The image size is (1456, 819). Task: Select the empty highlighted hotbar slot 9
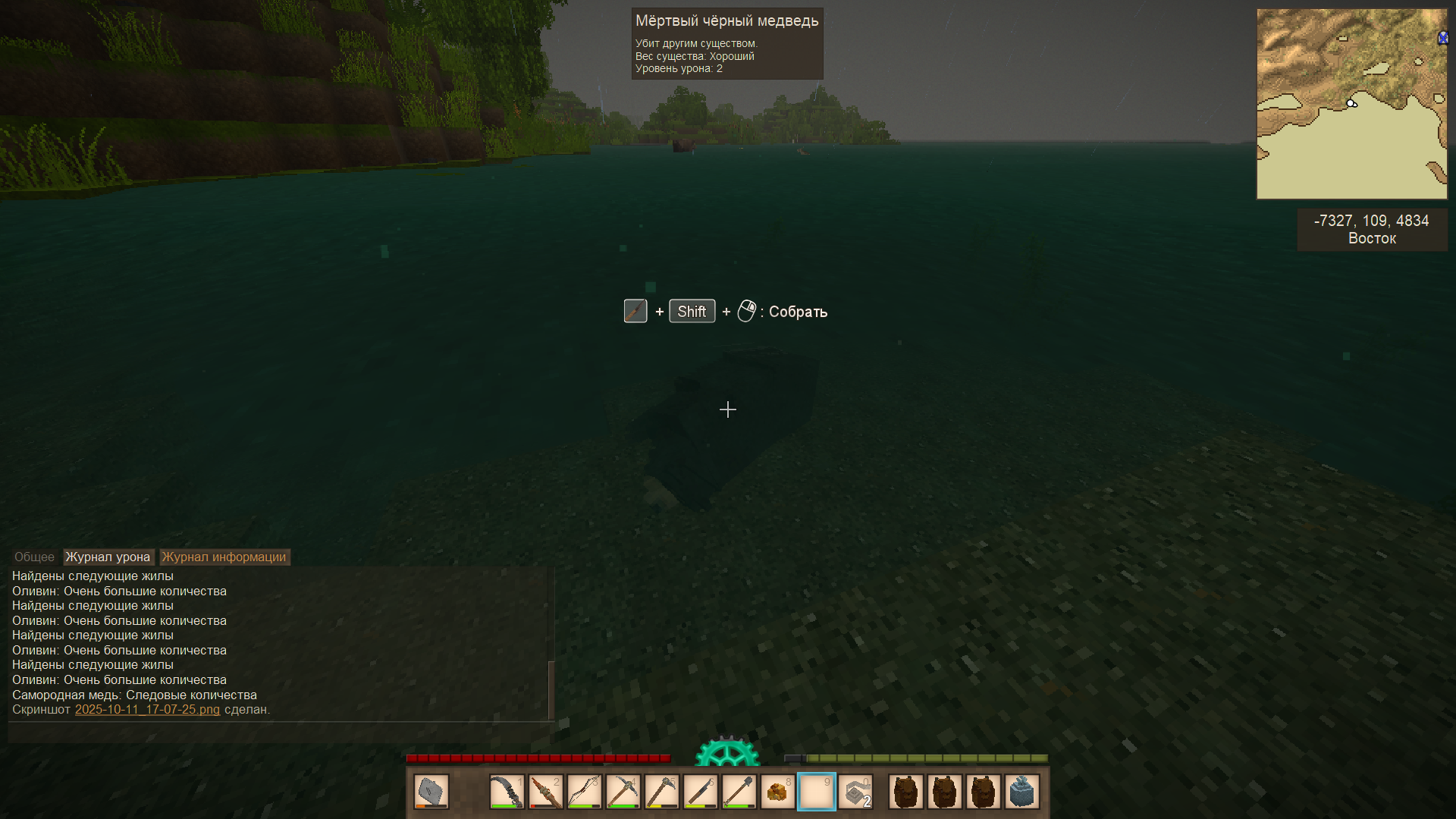tap(816, 792)
